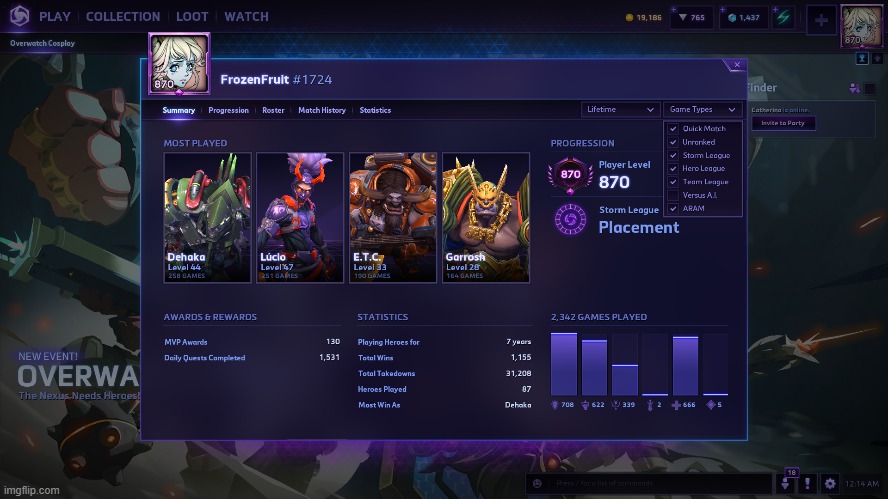Open the gear settings icon

pyautogui.click(x=829, y=483)
